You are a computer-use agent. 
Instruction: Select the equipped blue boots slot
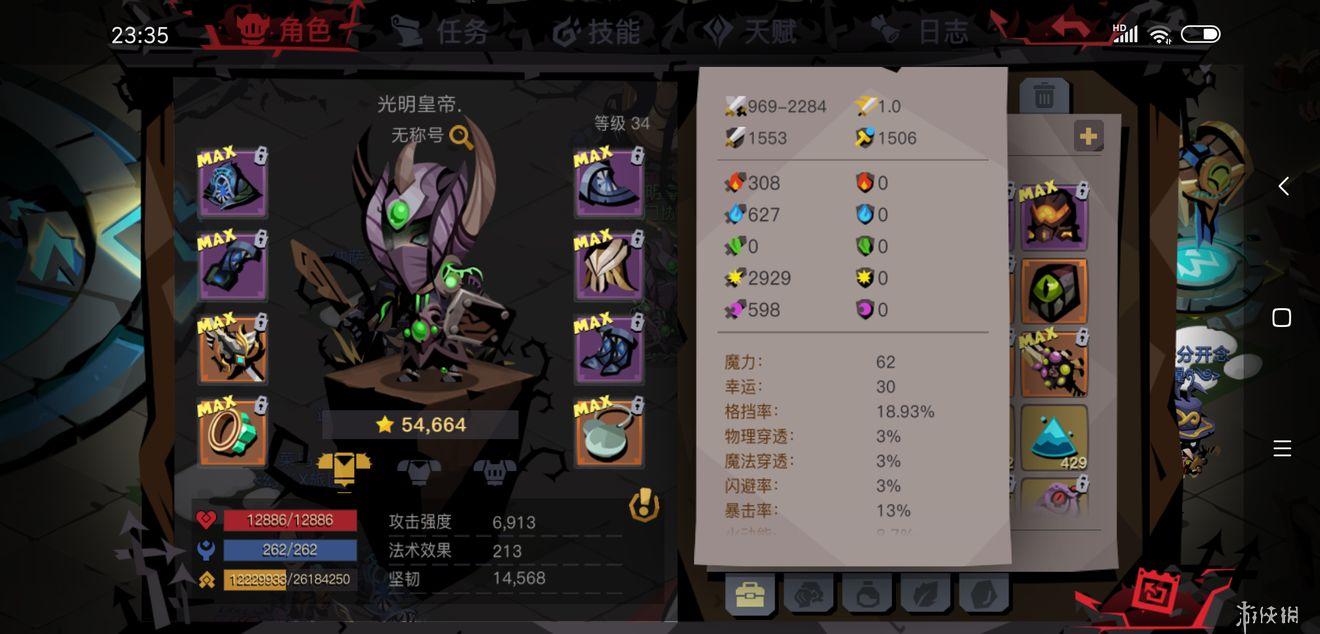pos(608,350)
